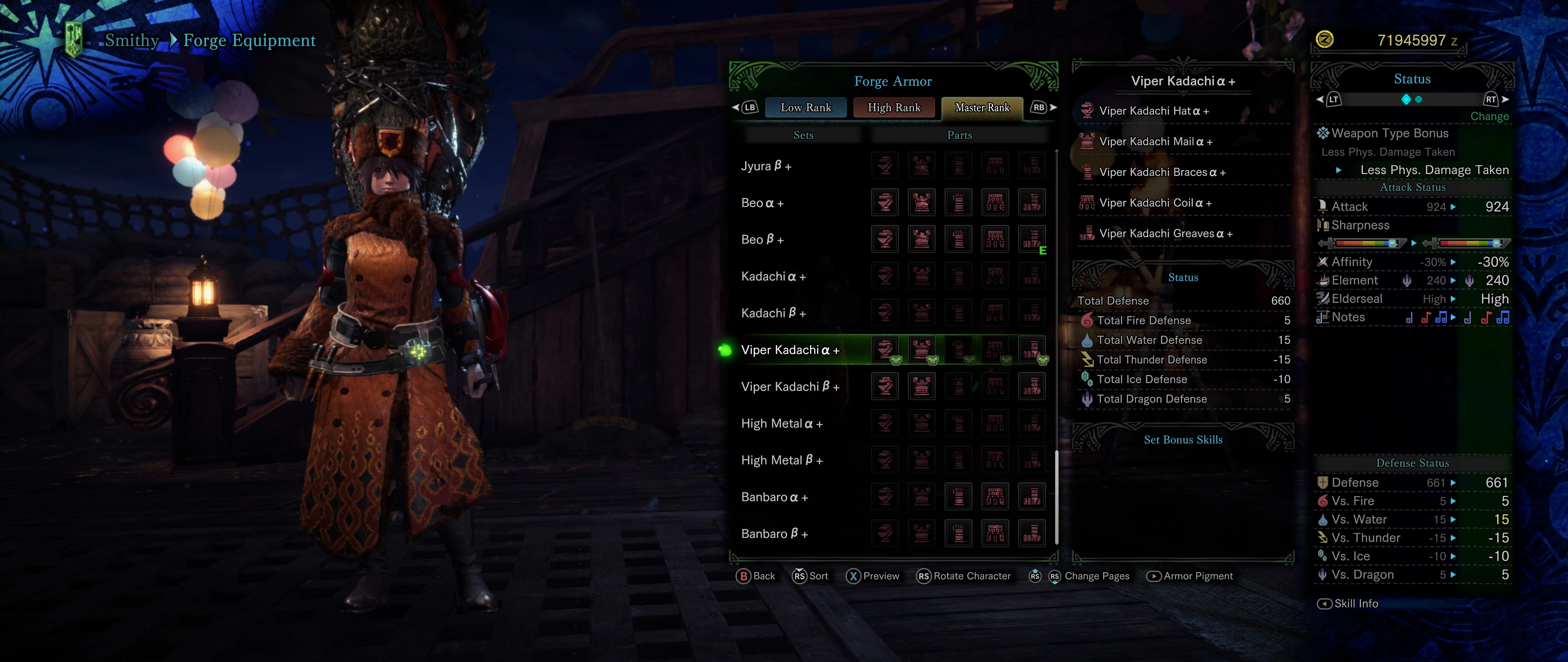1568x662 pixels.
Task: Choose the Jyura β + armor set
Action: click(766, 166)
